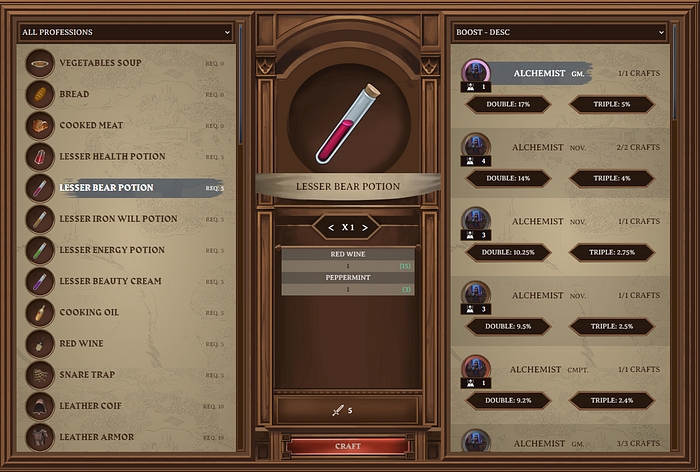Select the Alchemist GM. 1/1 crafts worker
This screenshot has height=472, width=700.
[x=560, y=74]
